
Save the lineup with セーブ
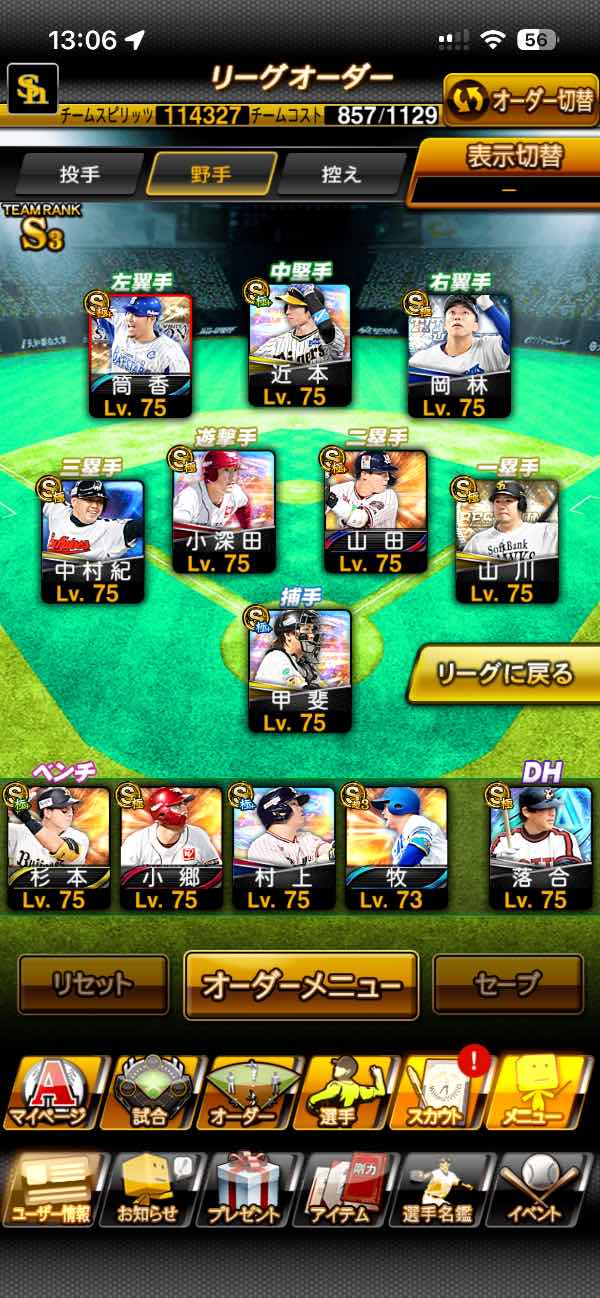pos(507,984)
